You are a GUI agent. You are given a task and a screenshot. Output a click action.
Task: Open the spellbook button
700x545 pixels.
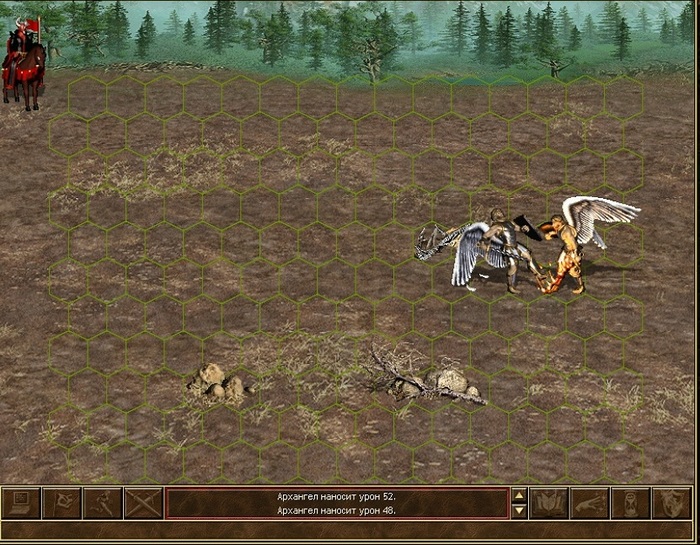549,503
